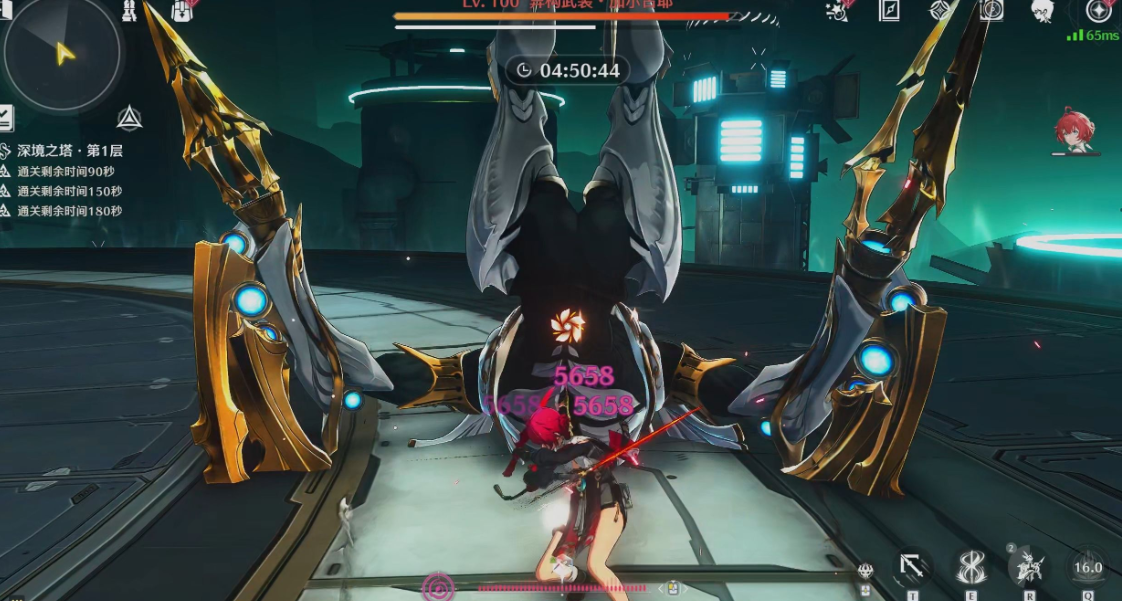Viewport: 1122px width, 601px height.
Task: Select the four-point star diamond icon
Action: click(x=940, y=10)
